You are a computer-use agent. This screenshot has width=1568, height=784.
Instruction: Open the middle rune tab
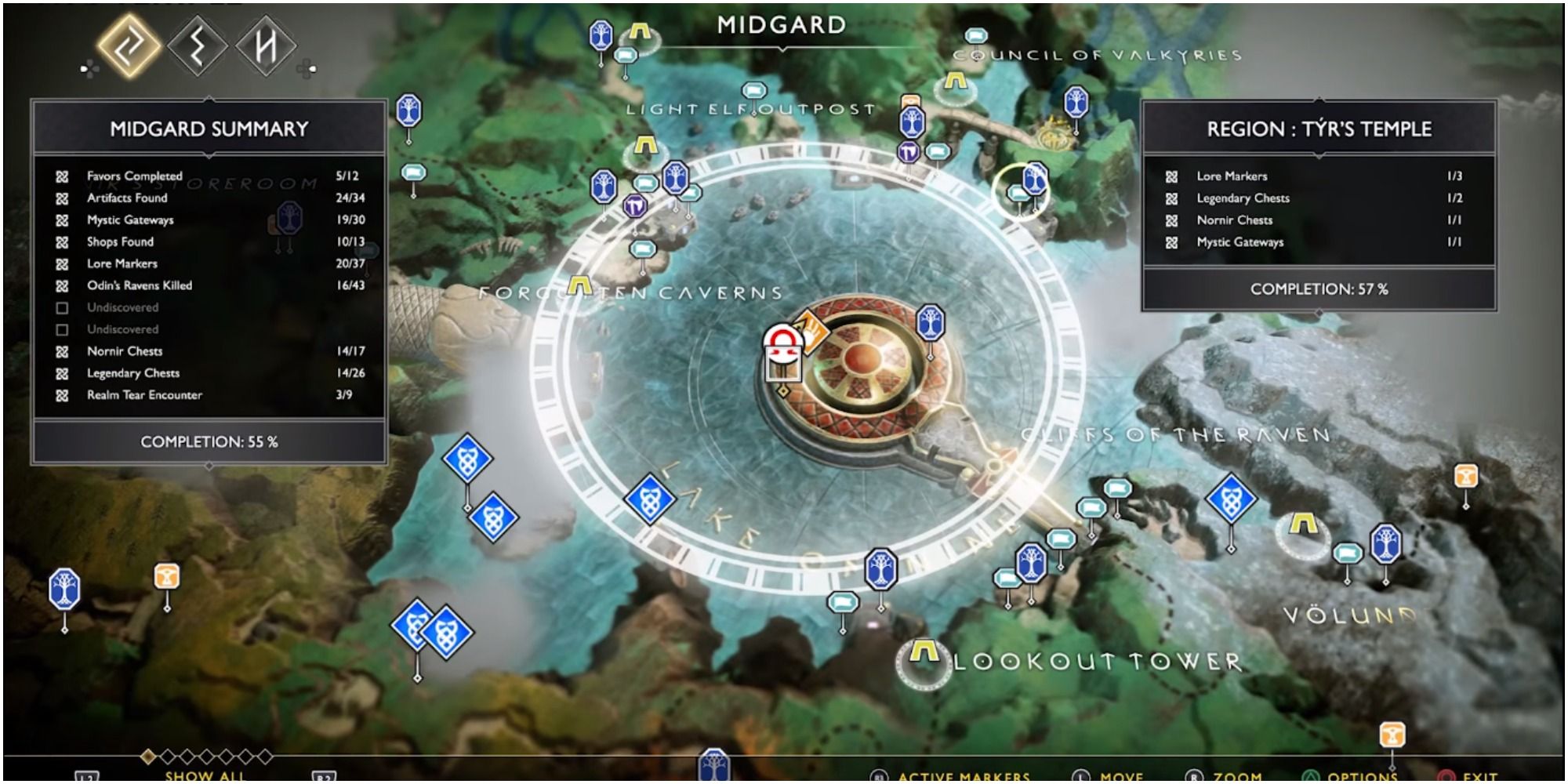click(198, 46)
